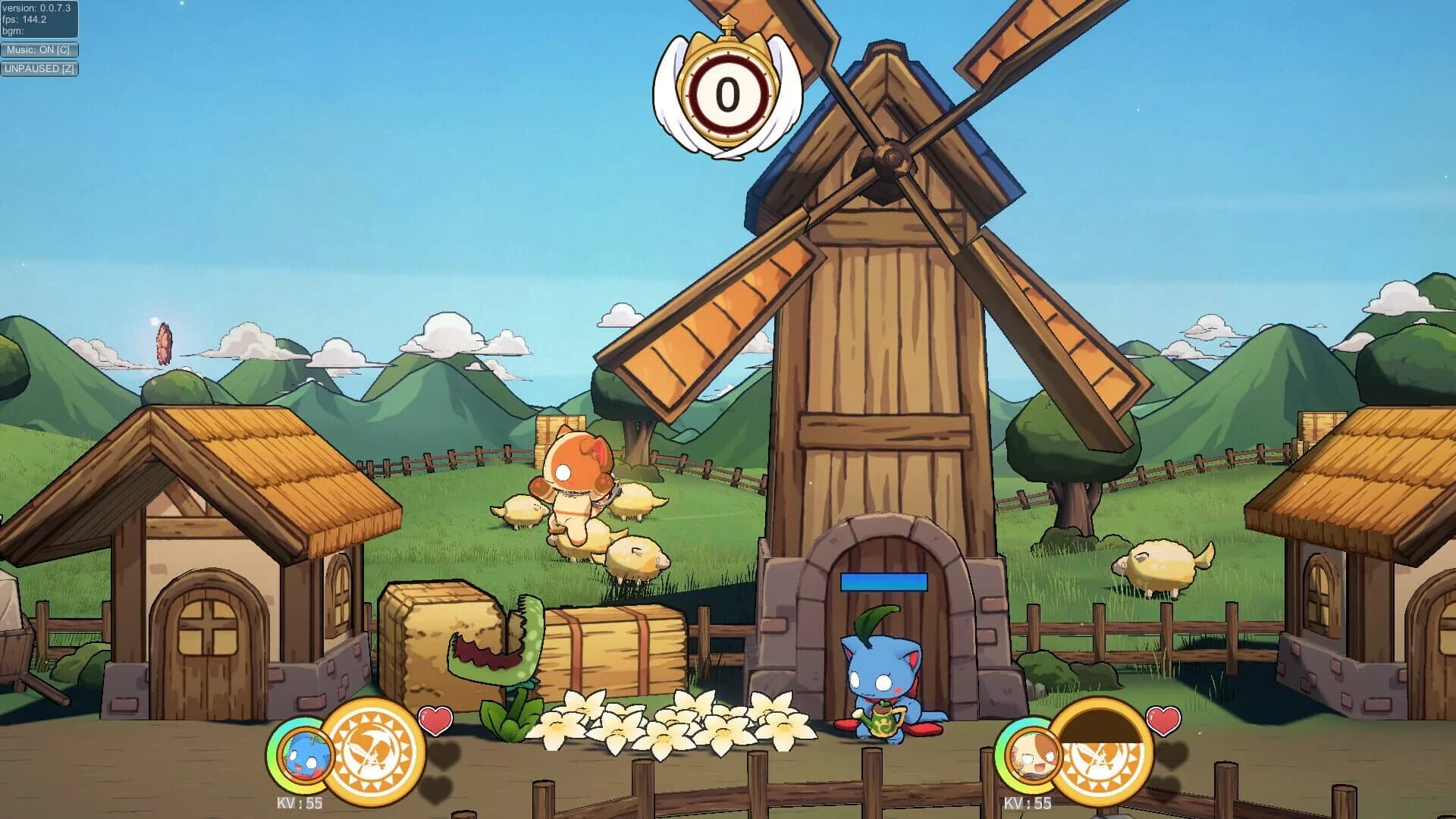Toggle the UNPAUSED game state
Viewport: 1456px width, 819px height.
(x=39, y=68)
